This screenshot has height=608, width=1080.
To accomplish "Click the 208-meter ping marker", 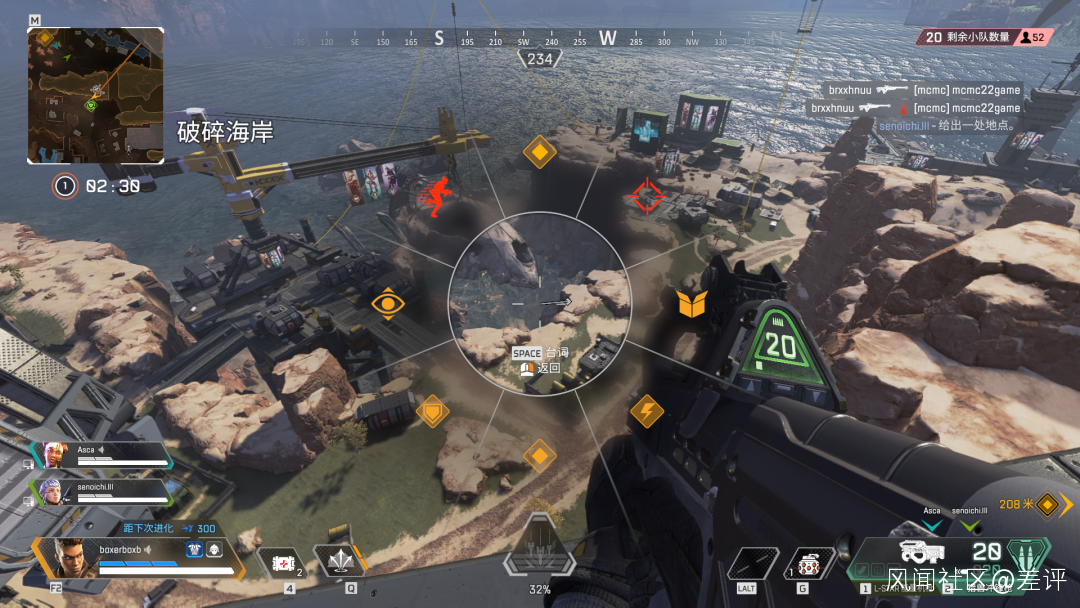I will click(x=1047, y=505).
